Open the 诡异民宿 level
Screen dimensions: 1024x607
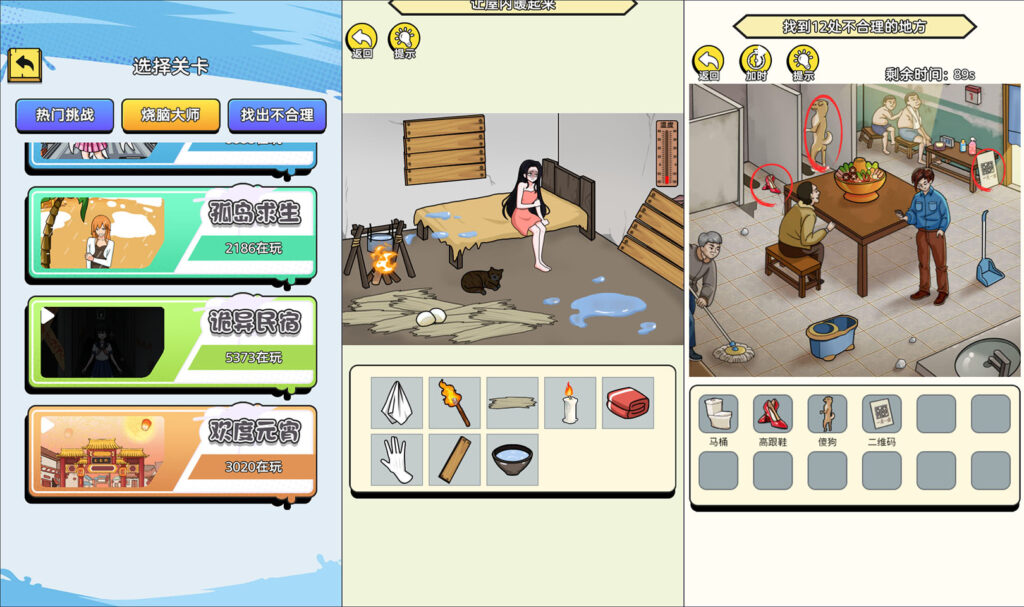172,340
